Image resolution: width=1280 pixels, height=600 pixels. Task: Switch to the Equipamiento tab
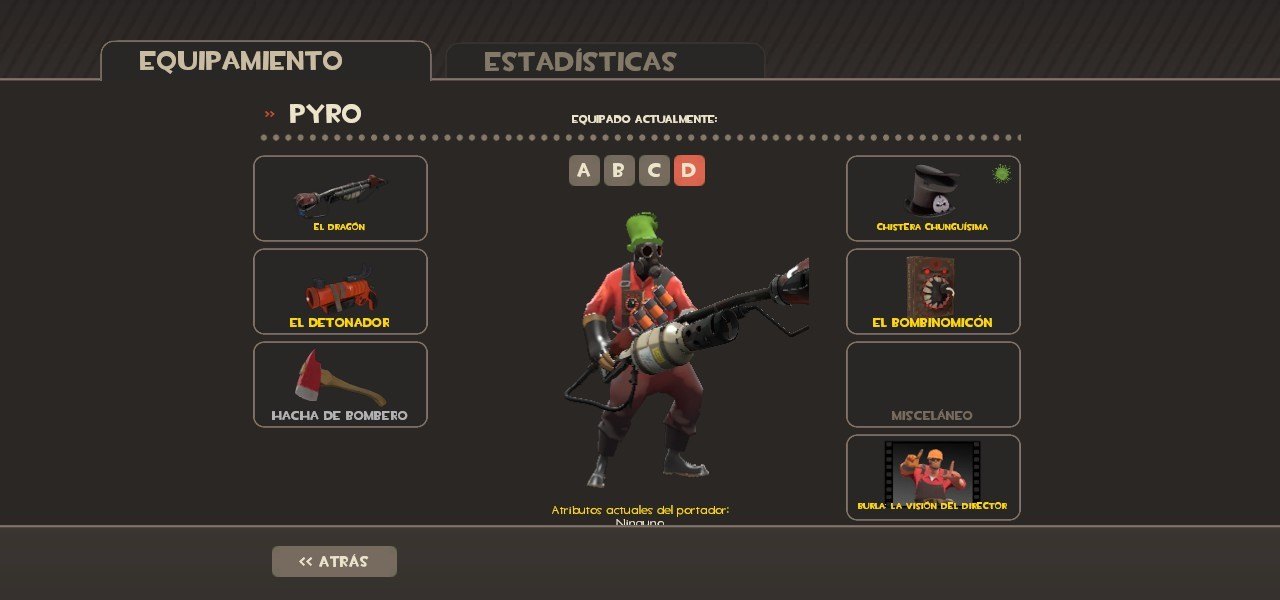click(265, 61)
